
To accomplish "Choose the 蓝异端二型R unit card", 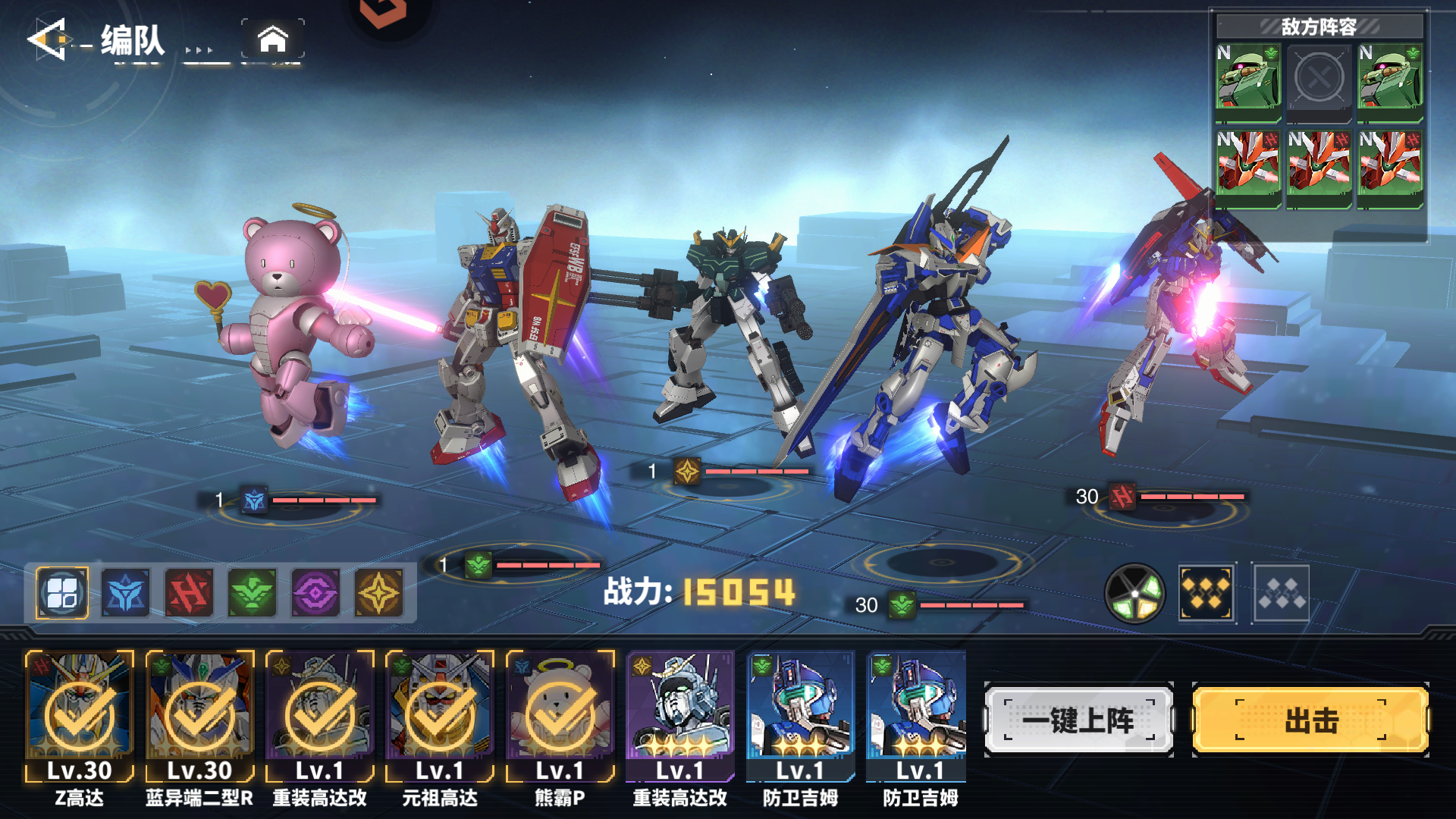I will [x=199, y=717].
